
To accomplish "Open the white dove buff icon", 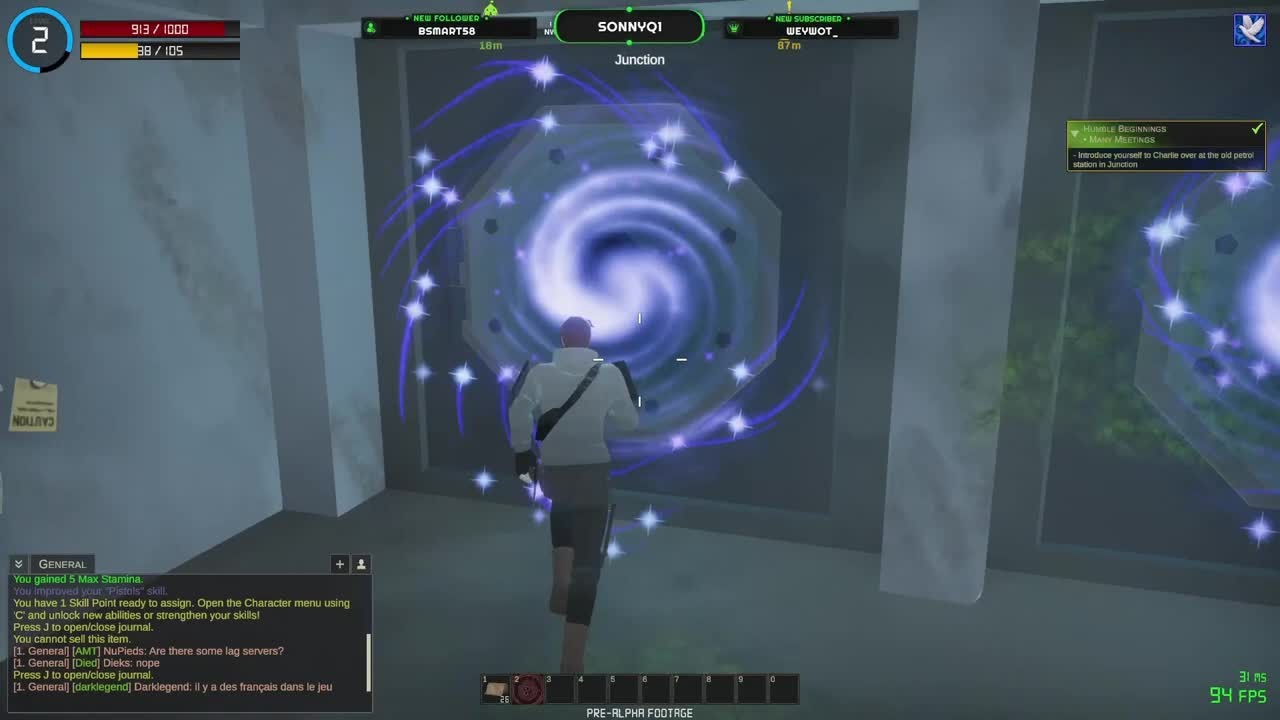I will (1249, 30).
